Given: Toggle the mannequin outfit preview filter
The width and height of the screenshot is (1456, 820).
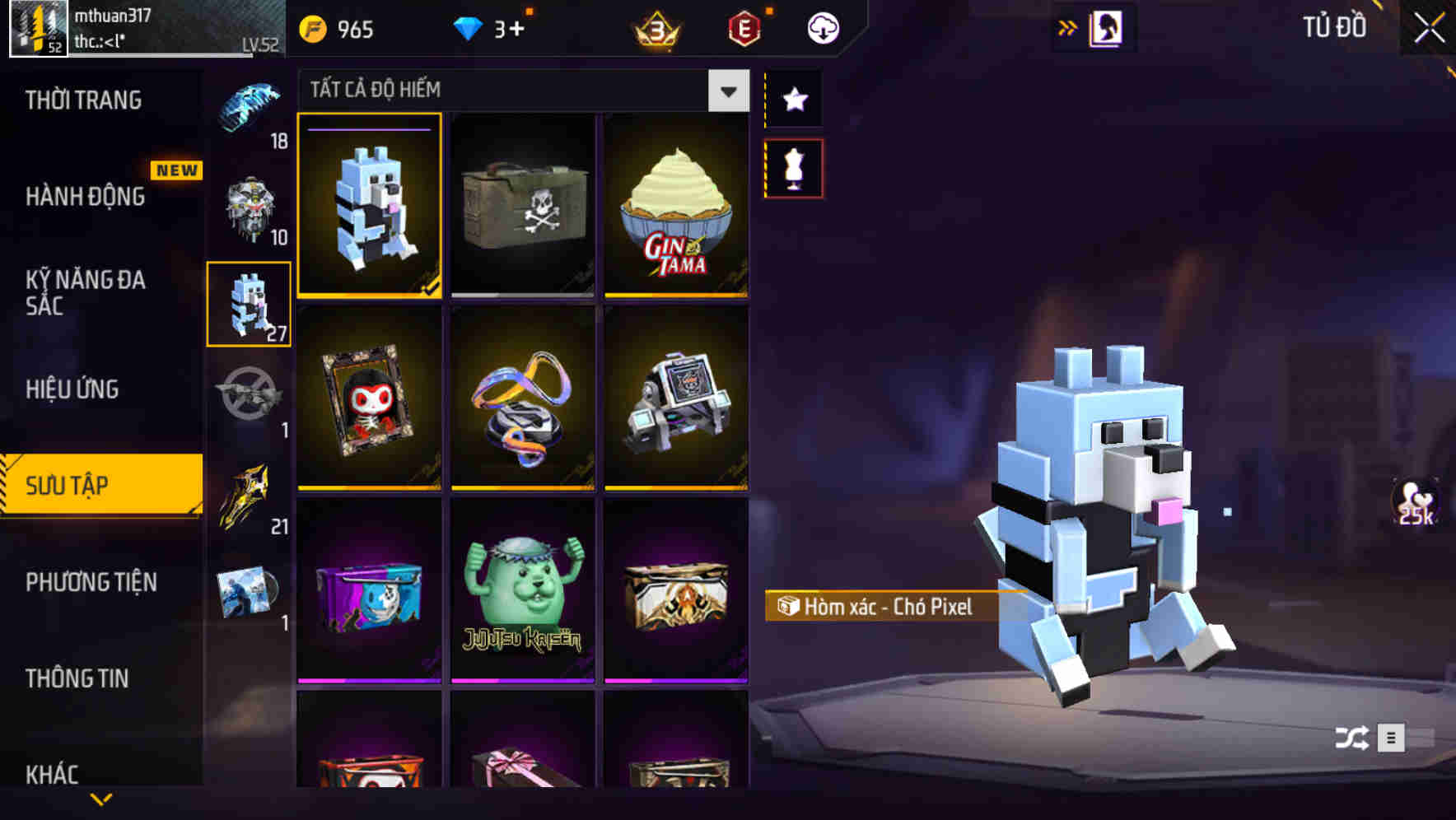Looking at the screenshot, I should (794, 167).
